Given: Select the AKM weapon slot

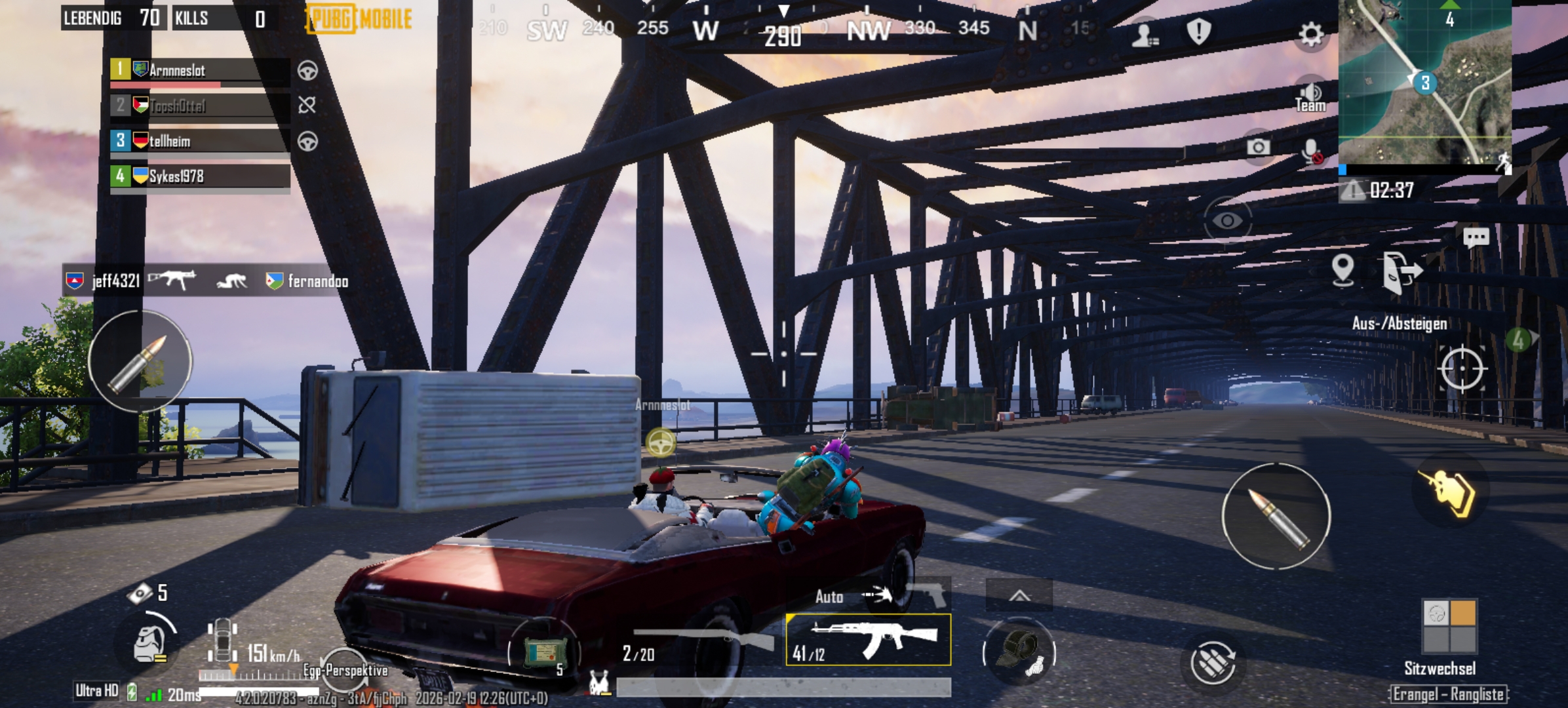Looking at the screenshot, I should click(868, 640).
